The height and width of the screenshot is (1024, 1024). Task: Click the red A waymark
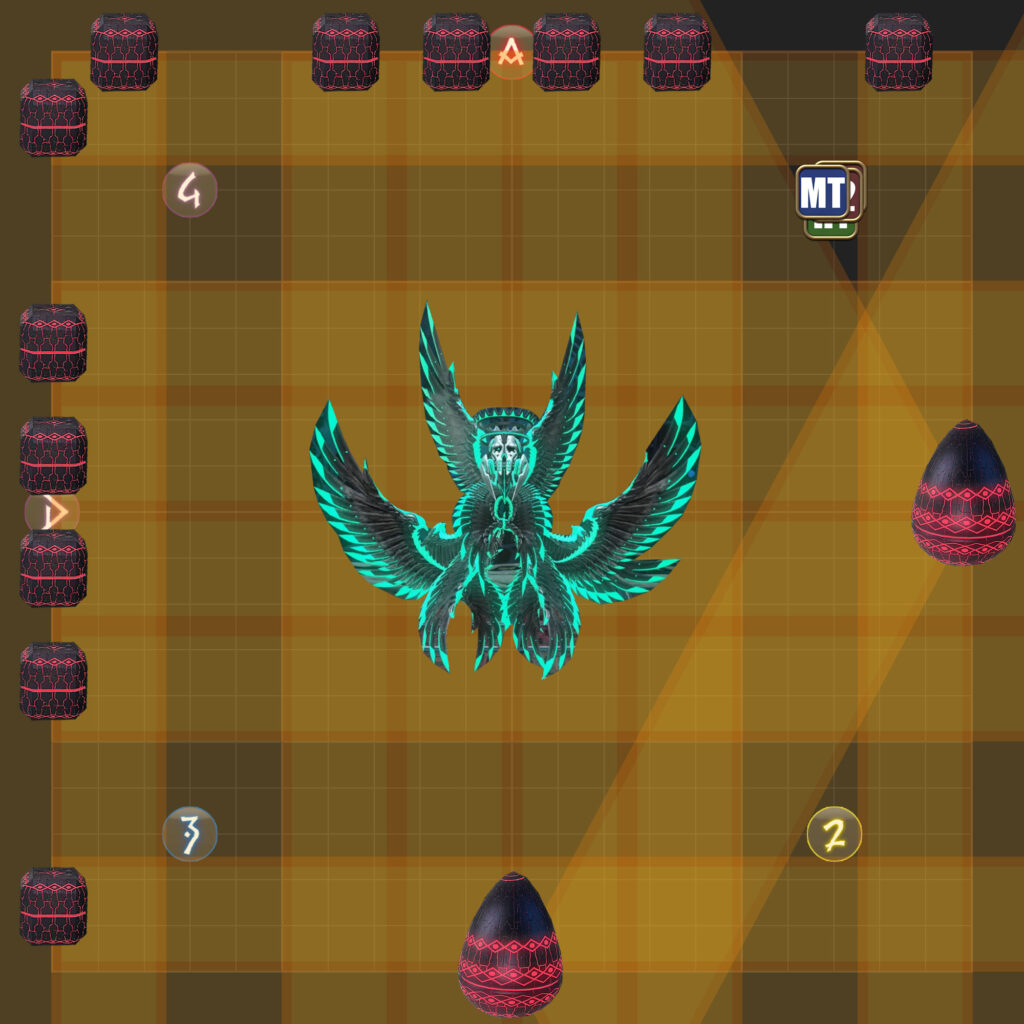(512, 51)
